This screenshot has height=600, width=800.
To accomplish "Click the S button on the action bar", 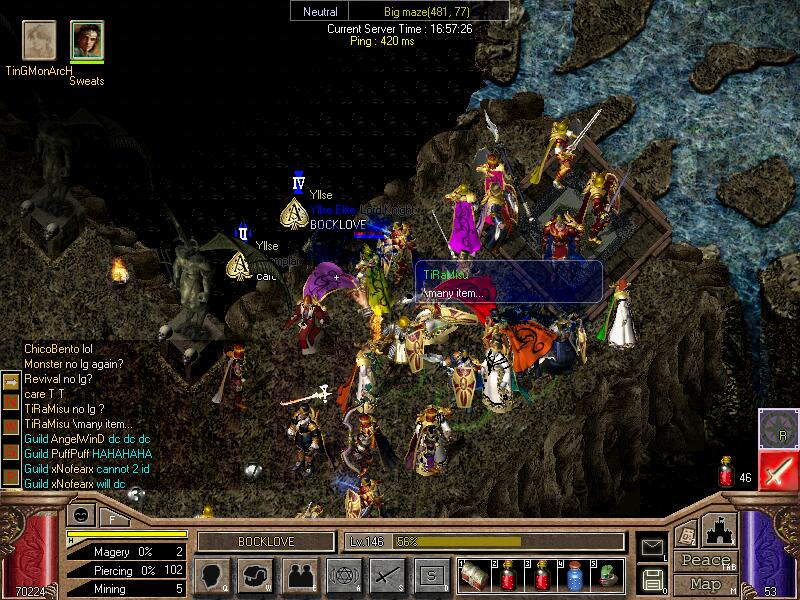I will pos(431,576).
